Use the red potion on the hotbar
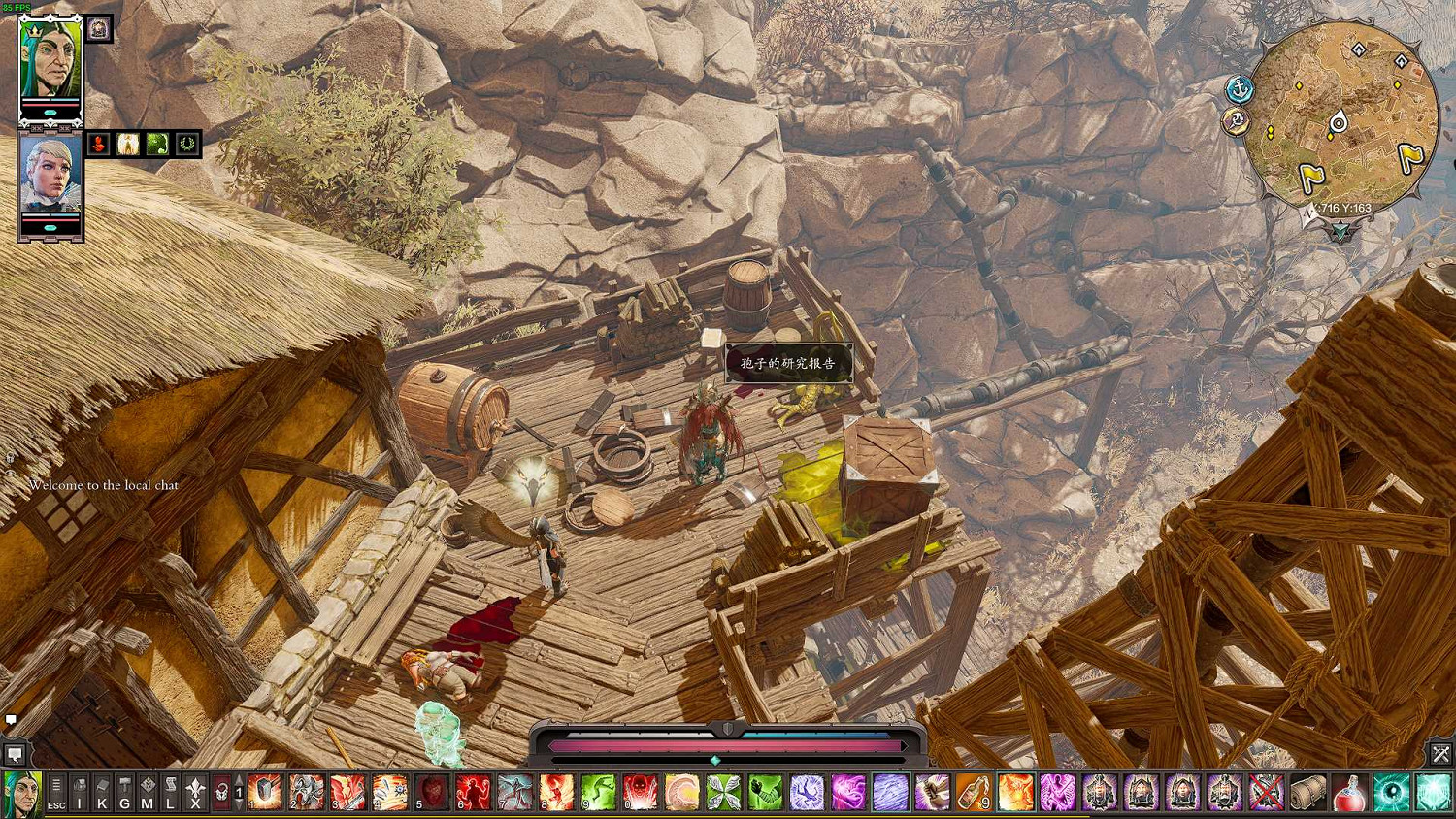Screen dimensions: 1456x819 tap(1349, 793)
